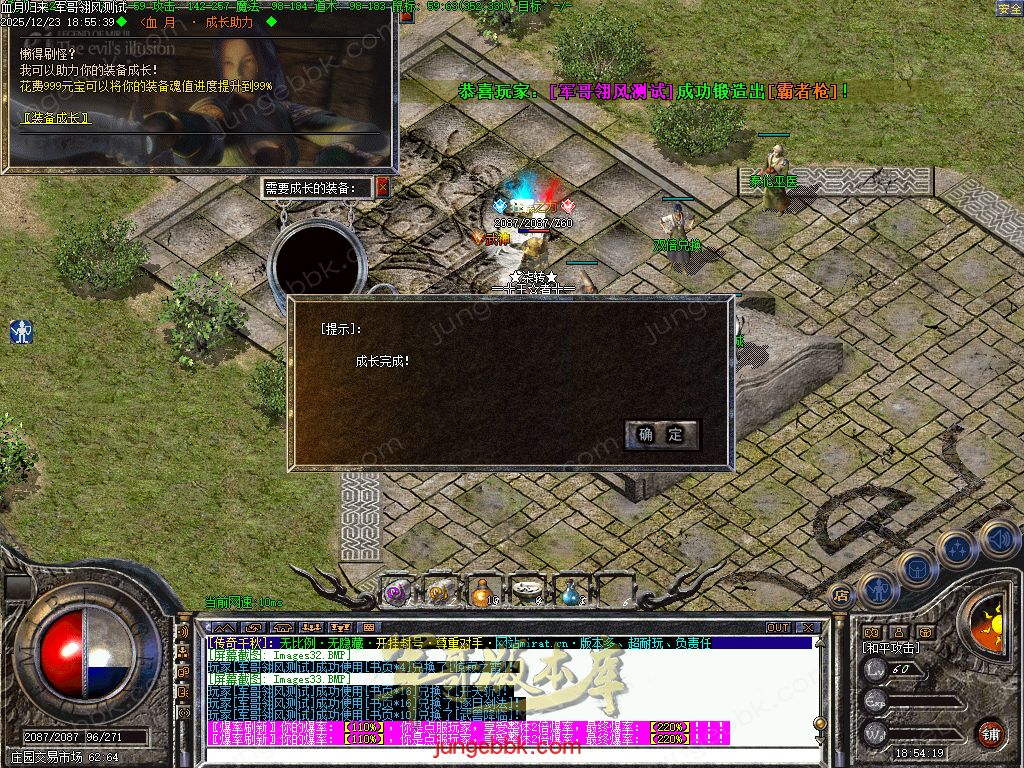
Task: Open the red 铺 stall button
Action: pyautogui.click(x=990, y=733)
